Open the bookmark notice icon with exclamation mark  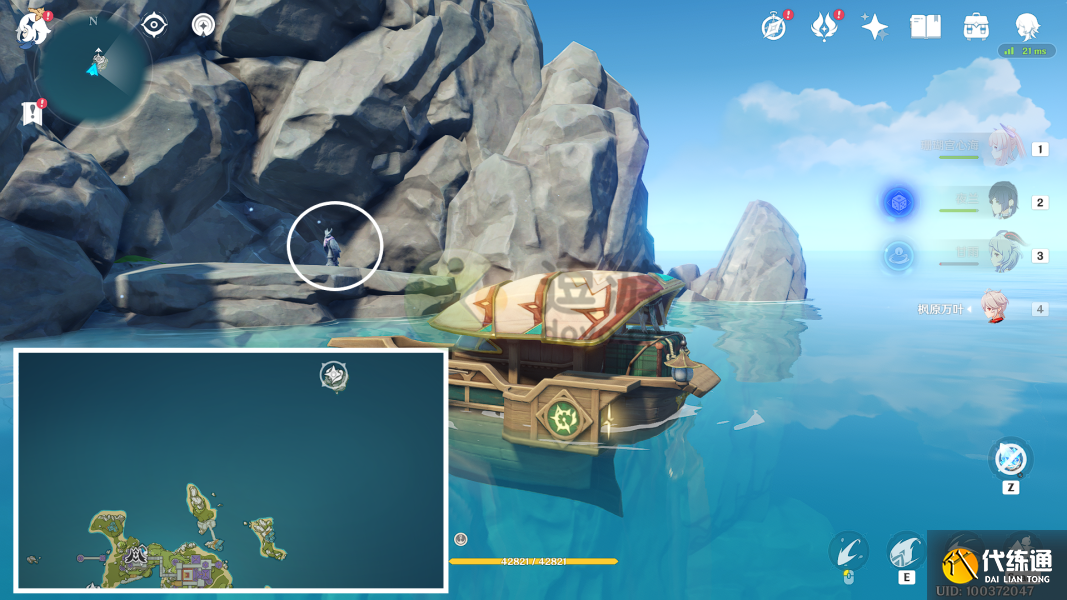tap(33, 112)
